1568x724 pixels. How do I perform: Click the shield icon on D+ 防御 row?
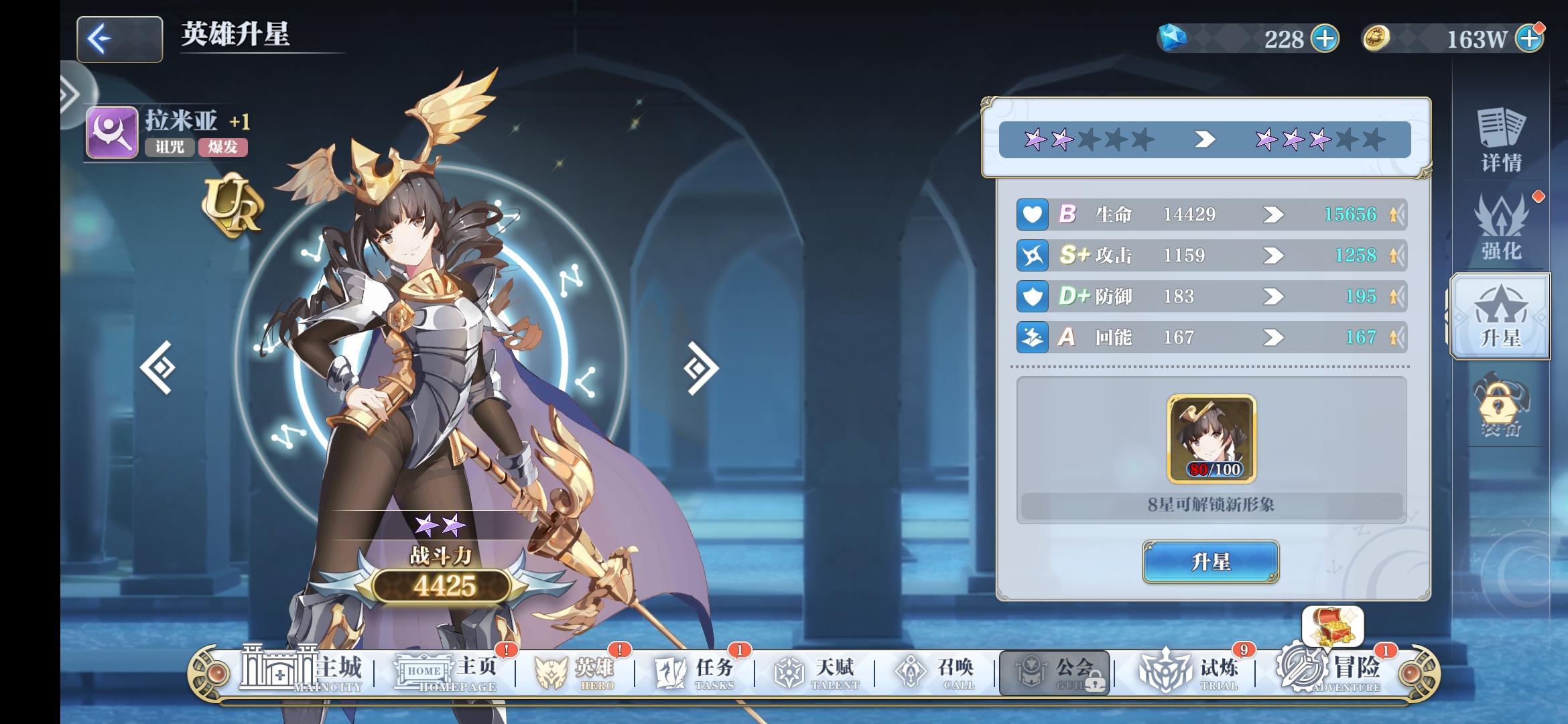click(1032, 297)
